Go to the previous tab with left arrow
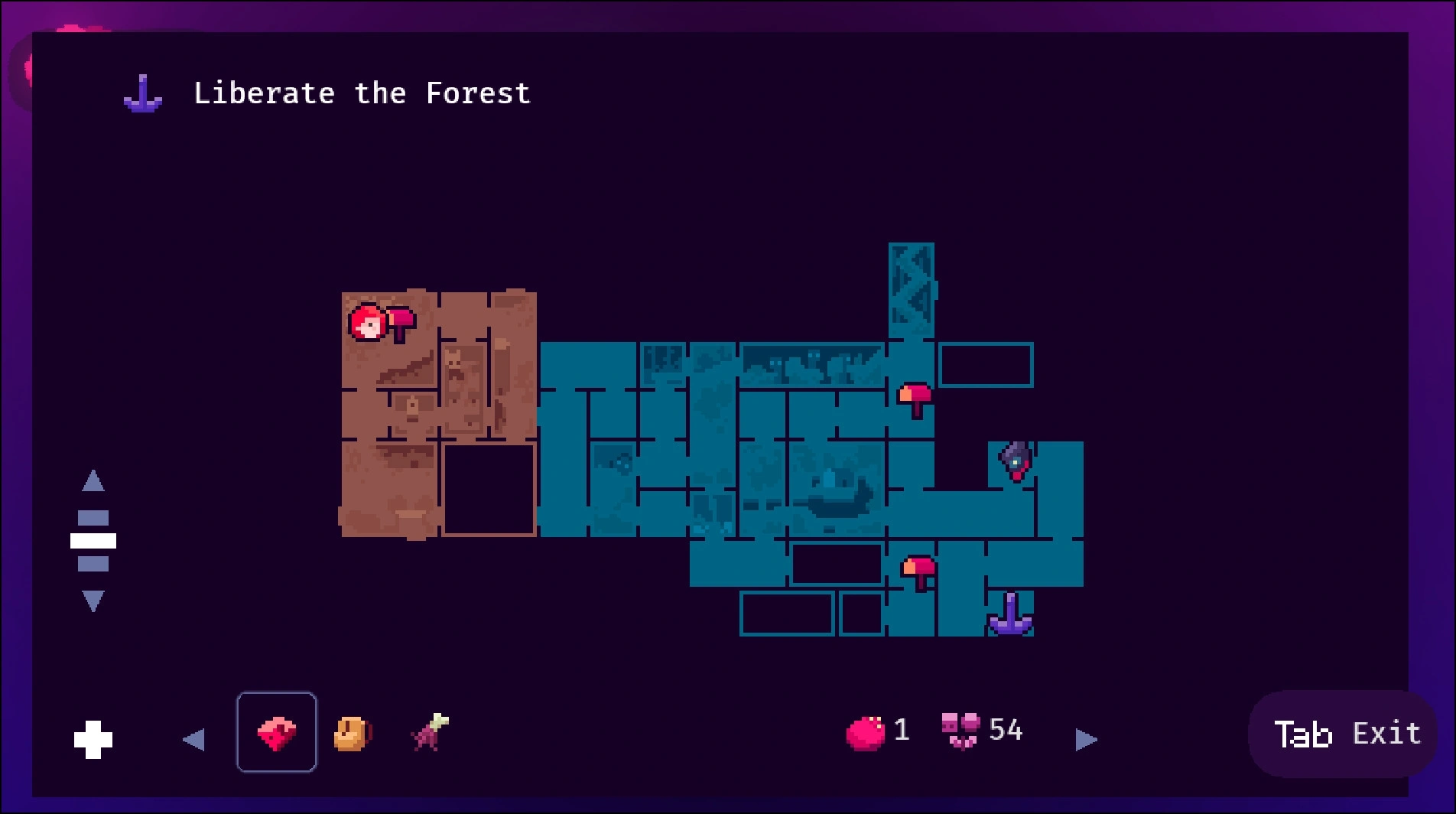Image resolution: width=1456 pixels, height=814 pixels. (193, 739)
